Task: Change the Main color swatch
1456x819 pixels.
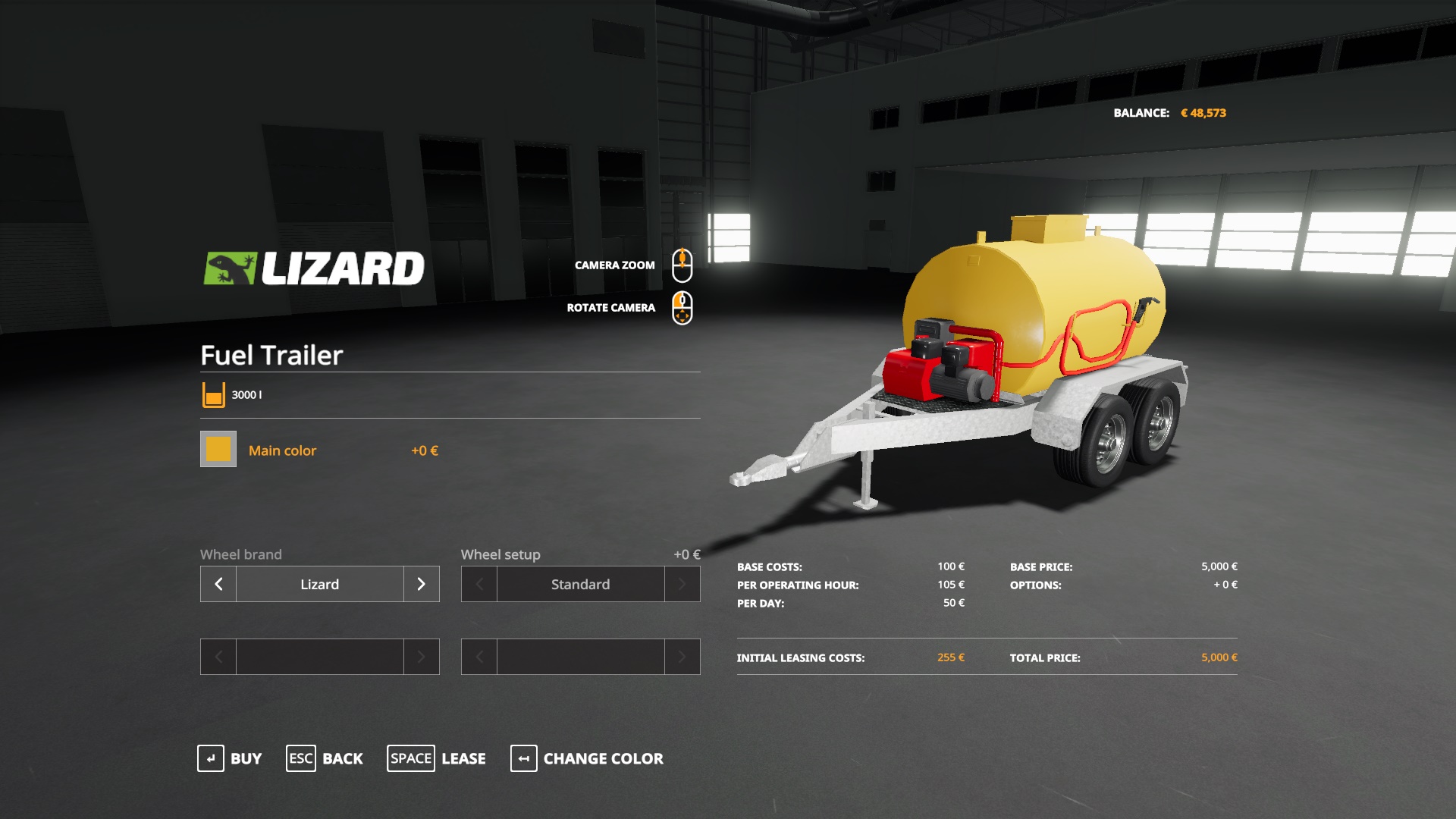Action: point(218,449)
